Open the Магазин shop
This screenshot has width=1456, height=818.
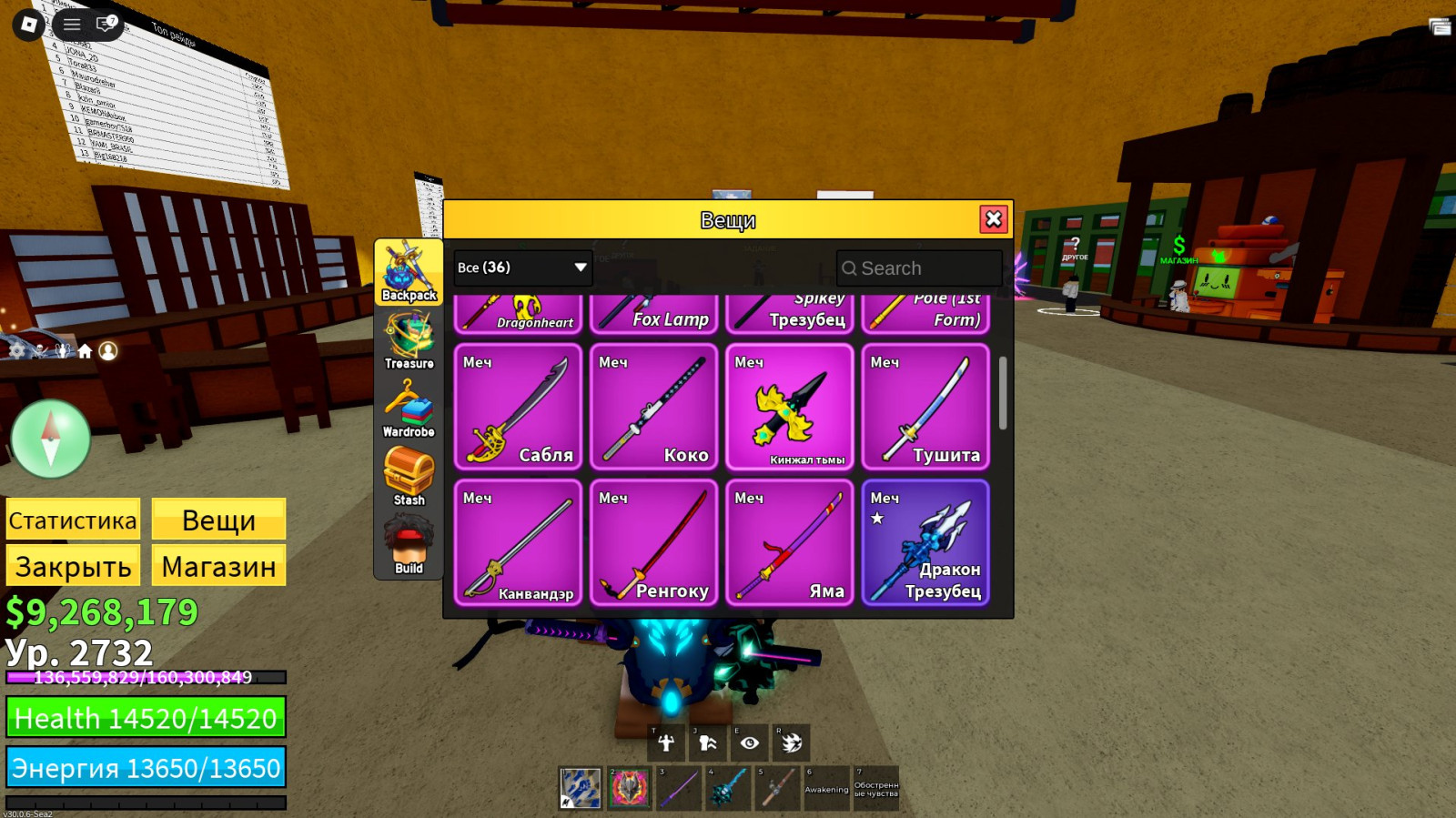pos(218,566)
